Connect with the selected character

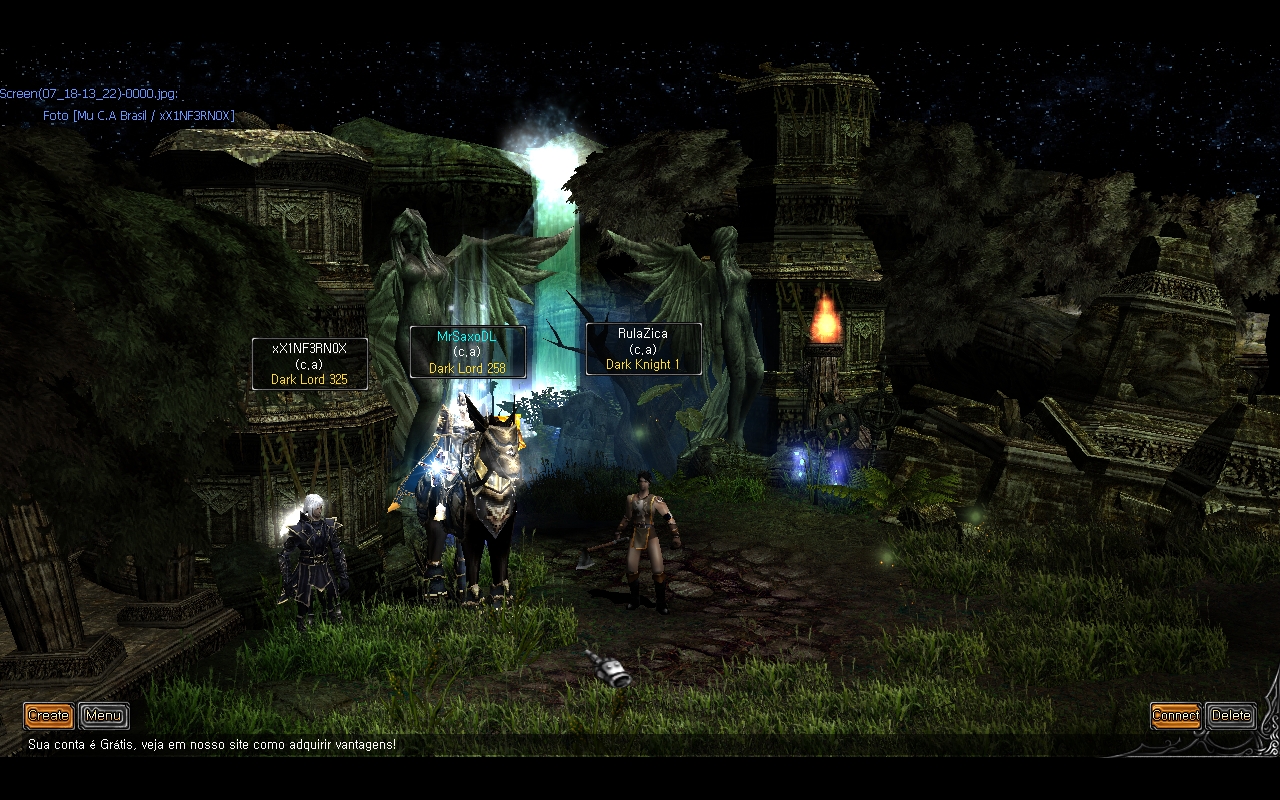point(1175,715)
